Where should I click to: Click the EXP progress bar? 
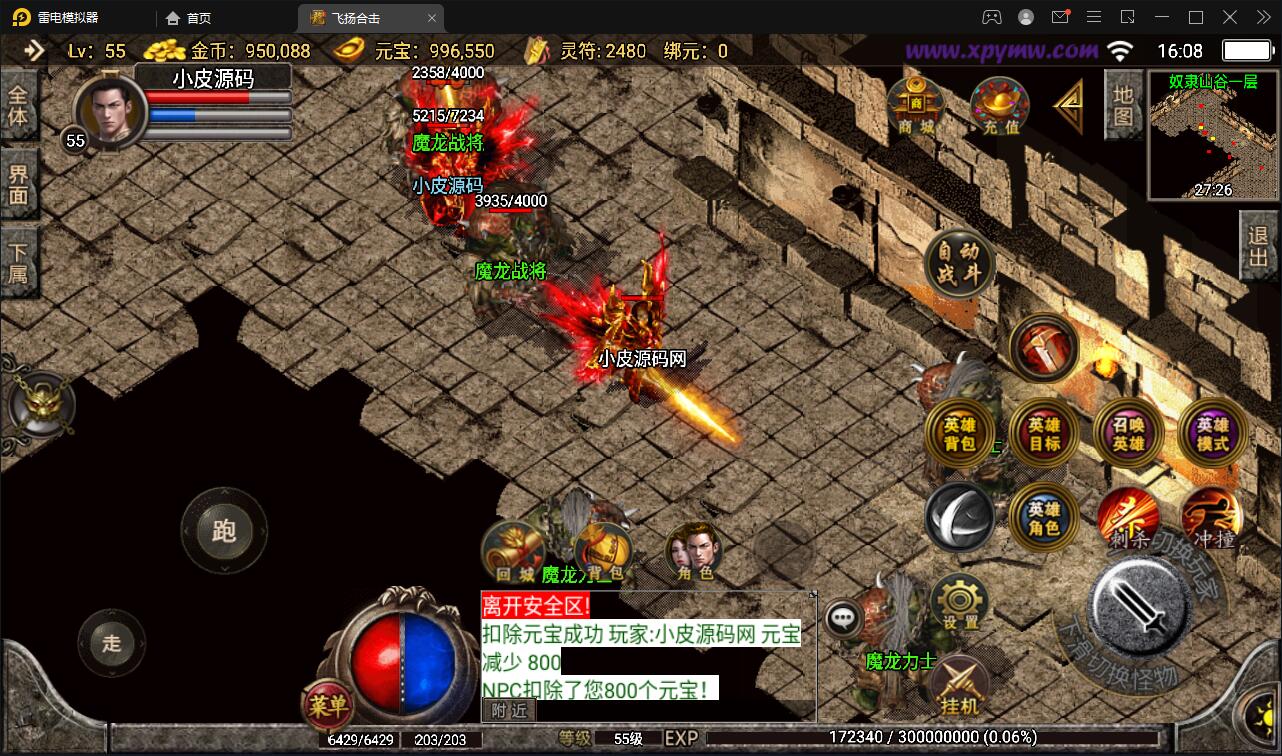point(900,738)
